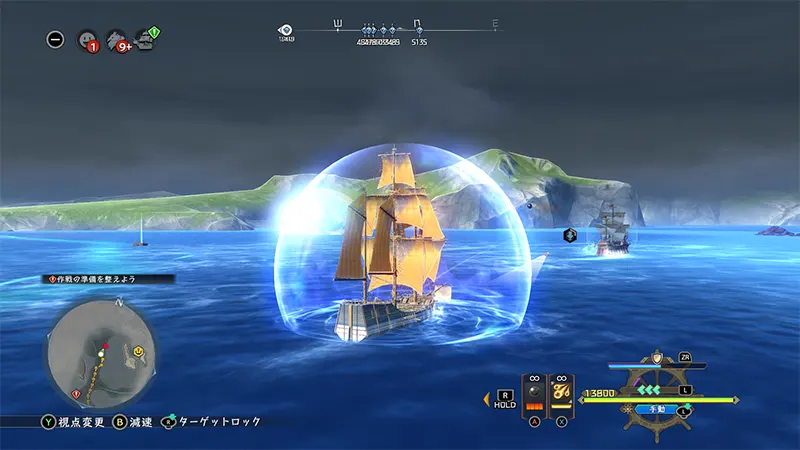
Task: Click the left arrow beside the weapon slots
Action: 487,399
